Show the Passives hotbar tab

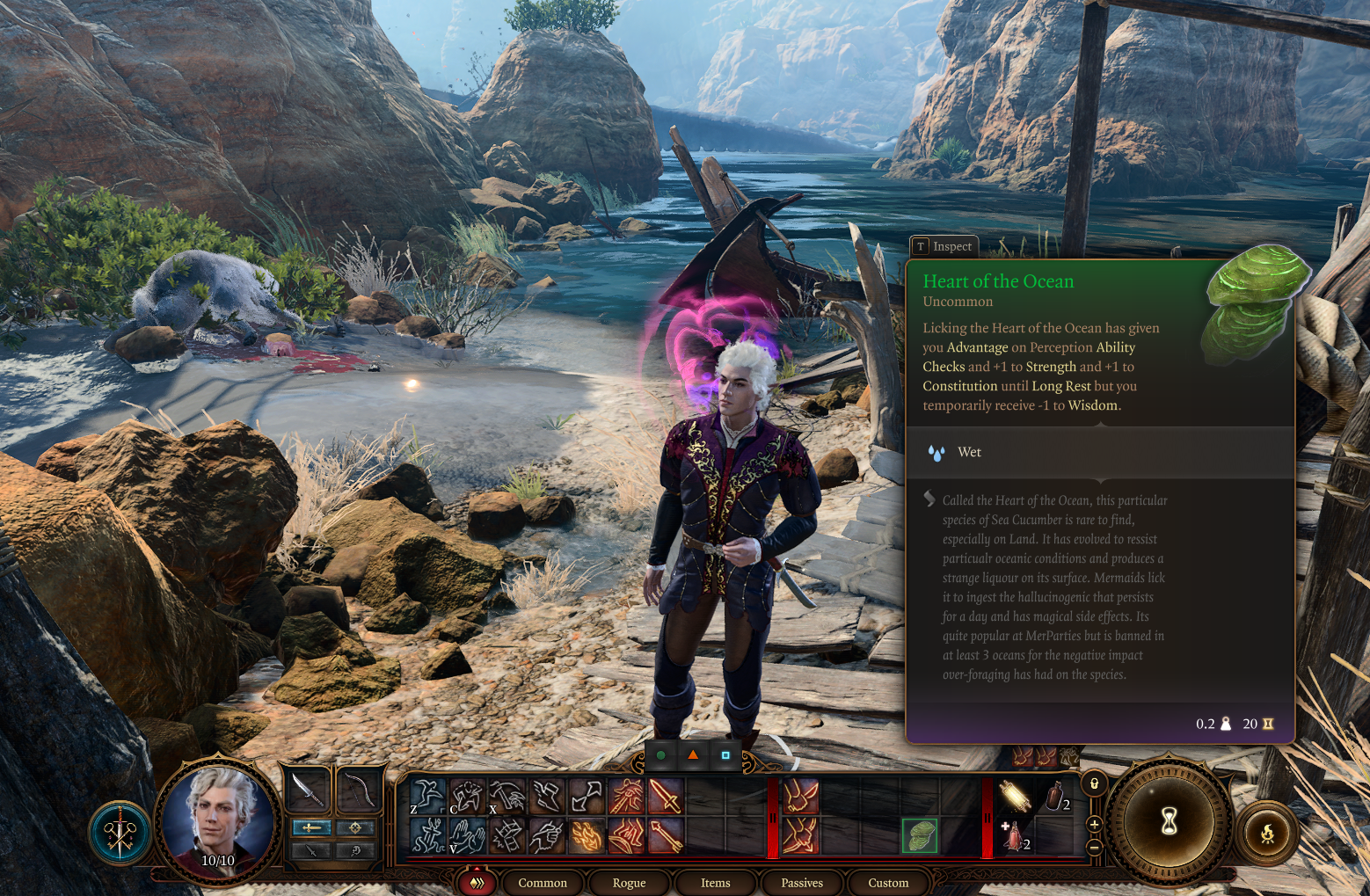pos(802,883)
